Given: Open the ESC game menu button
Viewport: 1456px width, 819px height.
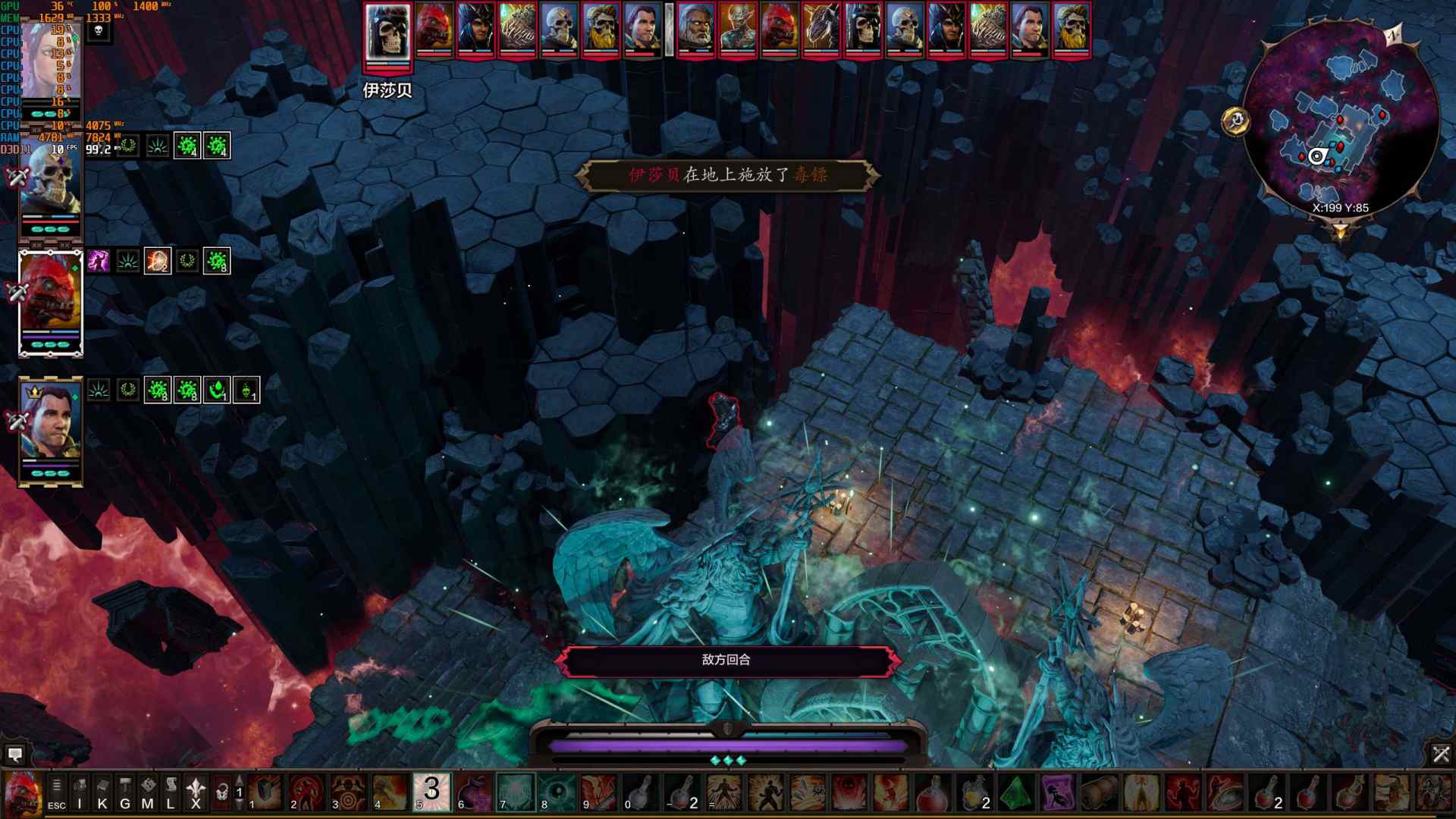Looking at the screenshot, I should point(56,792).
